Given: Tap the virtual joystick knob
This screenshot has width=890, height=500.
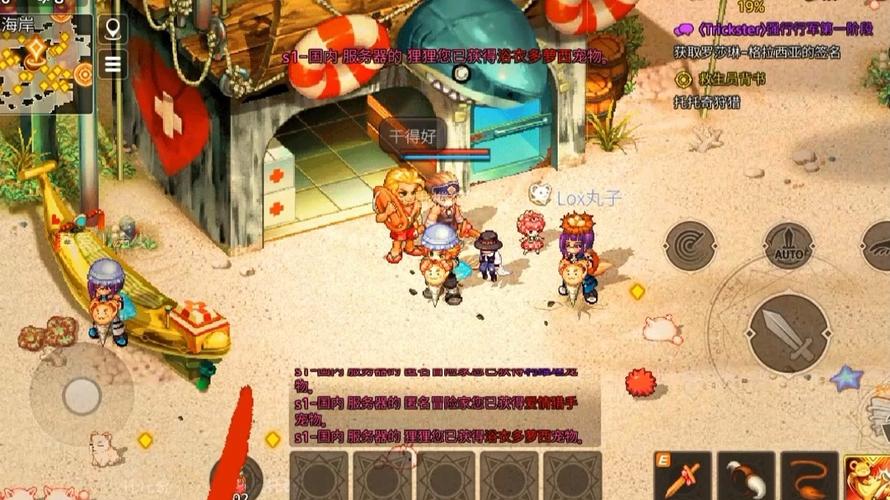Looking at the screenshot, I should click(82, 395).
